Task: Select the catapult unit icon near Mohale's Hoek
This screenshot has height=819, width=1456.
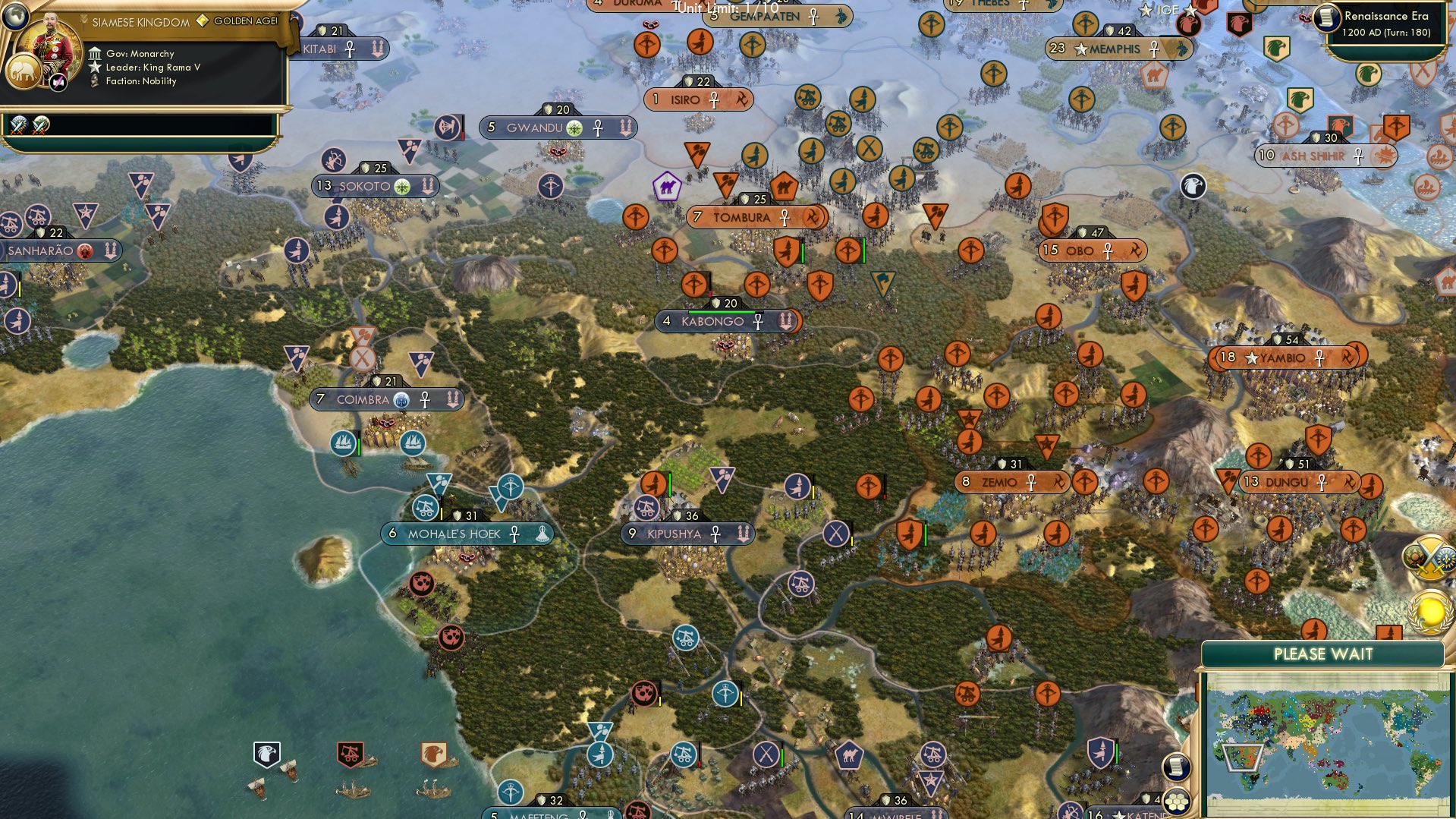Action: (x=426, y=506)
